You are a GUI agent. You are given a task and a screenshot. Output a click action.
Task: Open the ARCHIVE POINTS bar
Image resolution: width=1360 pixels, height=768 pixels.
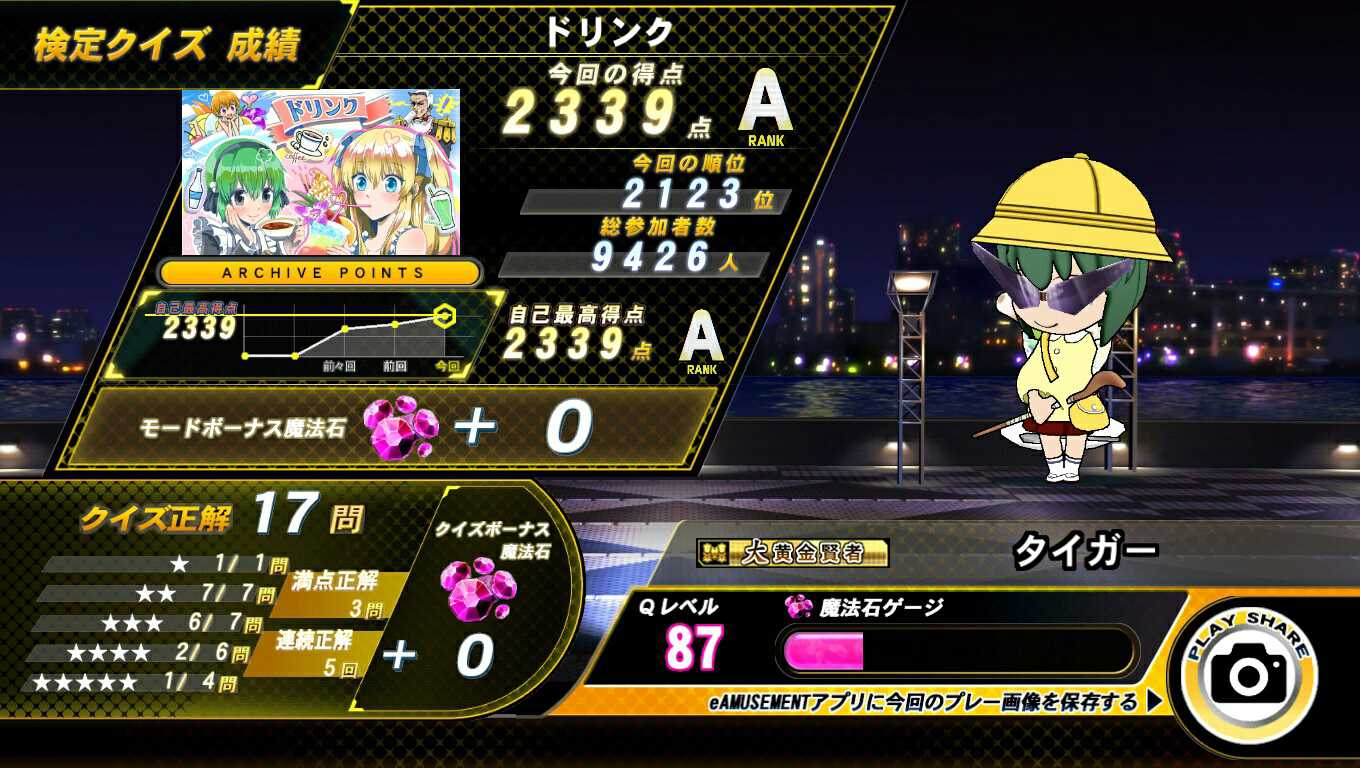point(322,272)
